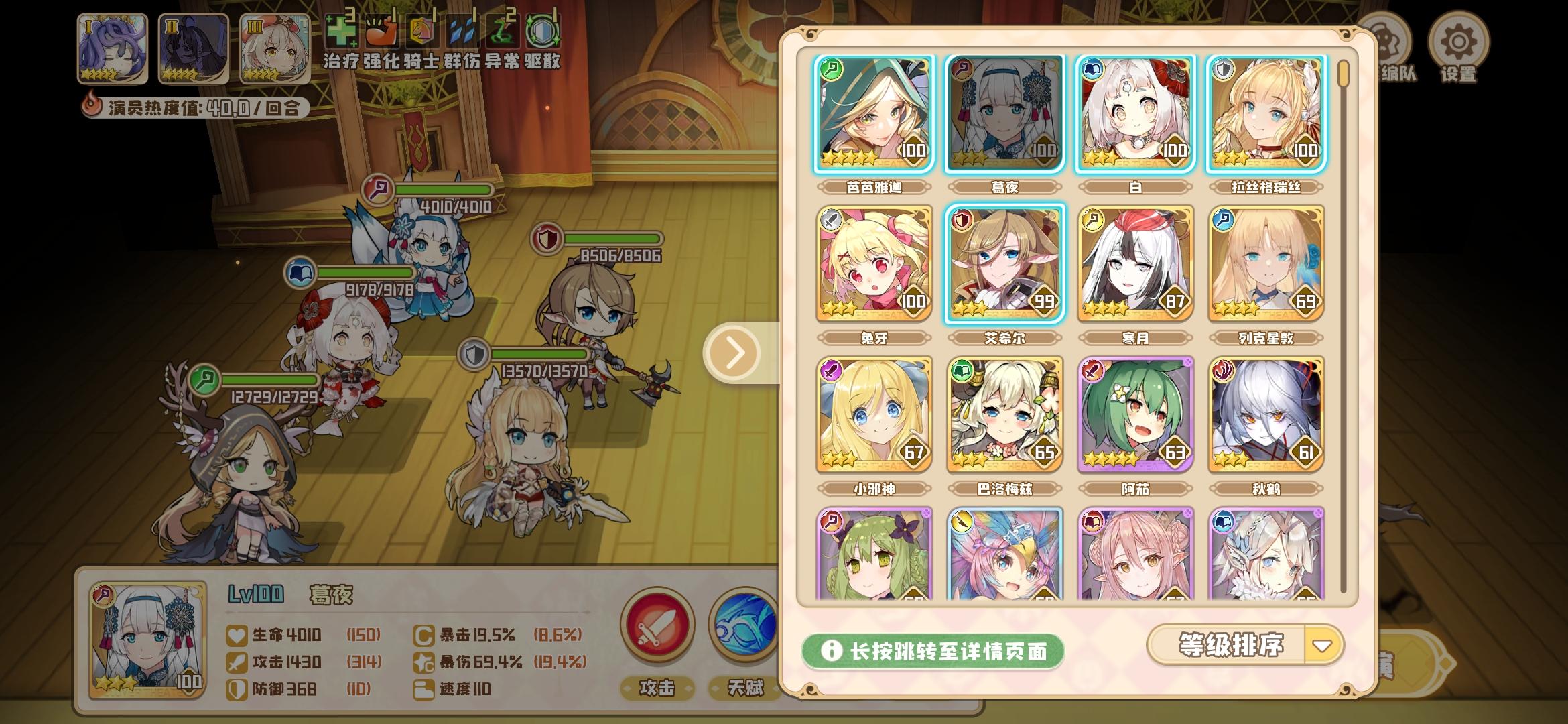The height and width of the screenshot is (724, 1568).
Task: Select the 异常 (debuff) category icon
Action: point(505,30)
